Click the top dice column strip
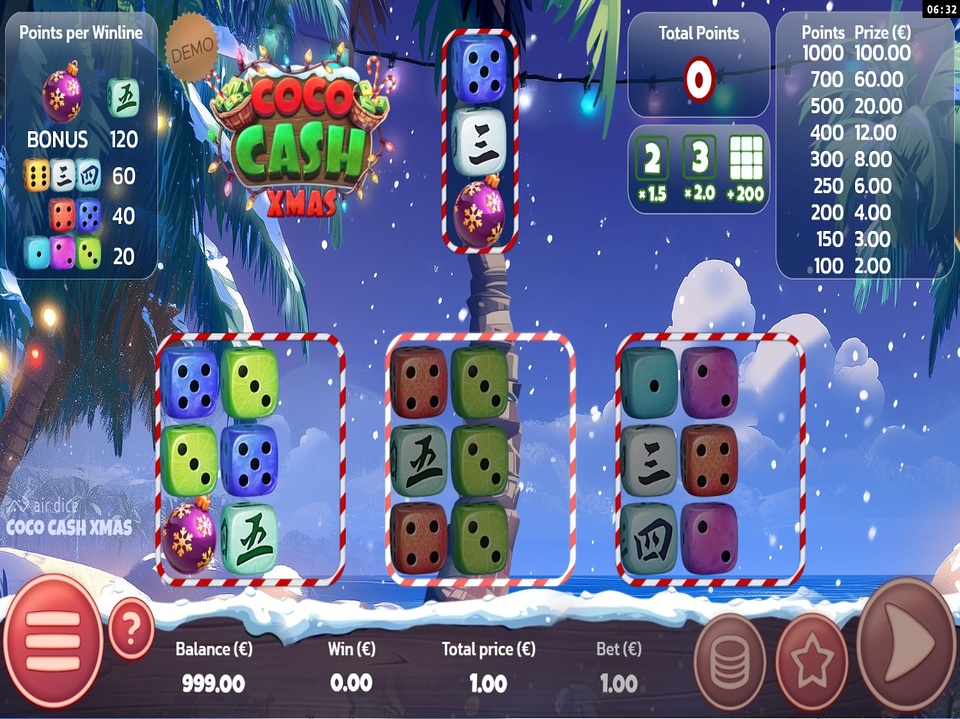960x719 pixels. (x=480, y=141)
